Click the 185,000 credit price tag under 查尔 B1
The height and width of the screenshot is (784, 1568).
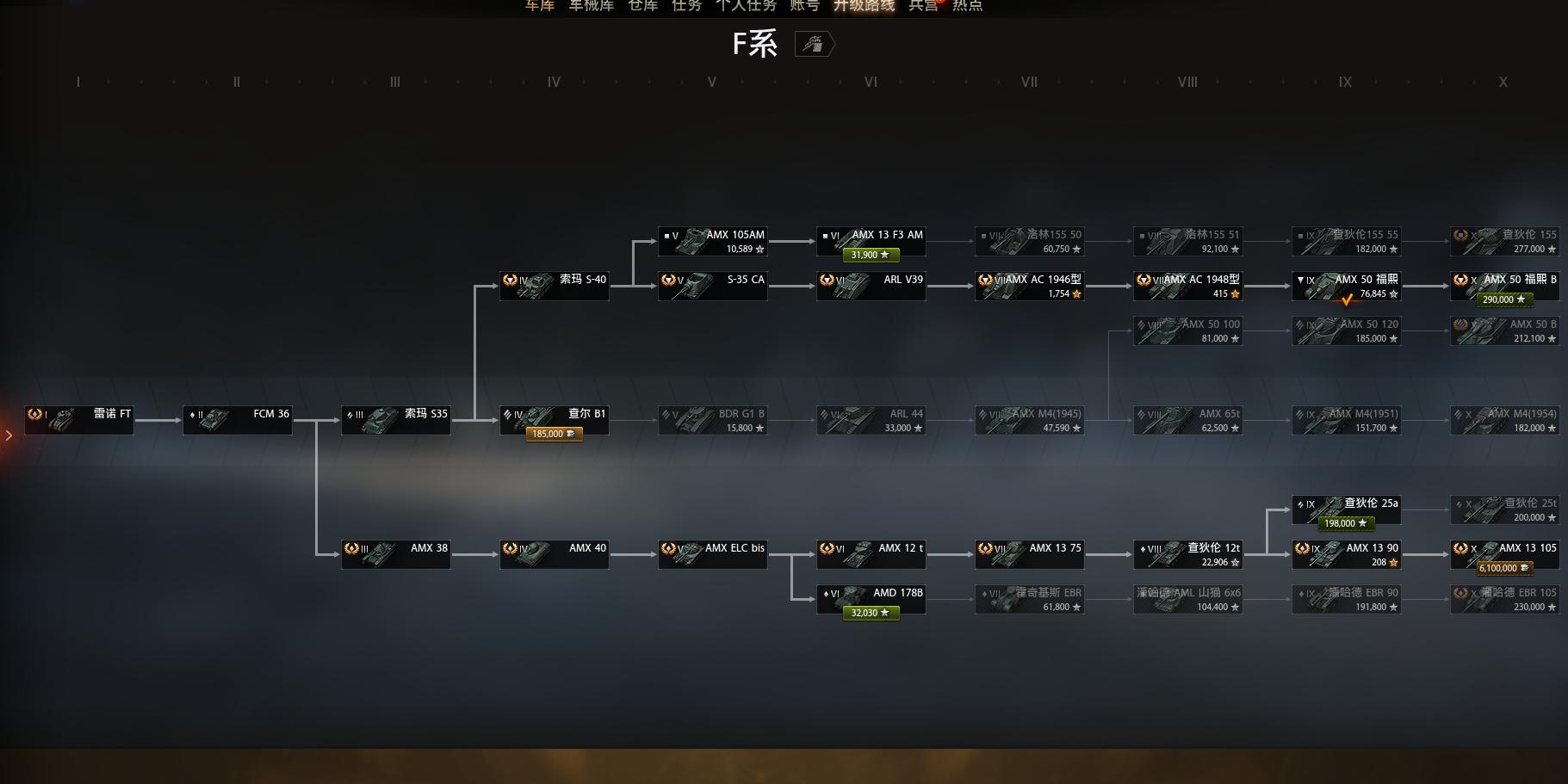(x=553, y=434)
